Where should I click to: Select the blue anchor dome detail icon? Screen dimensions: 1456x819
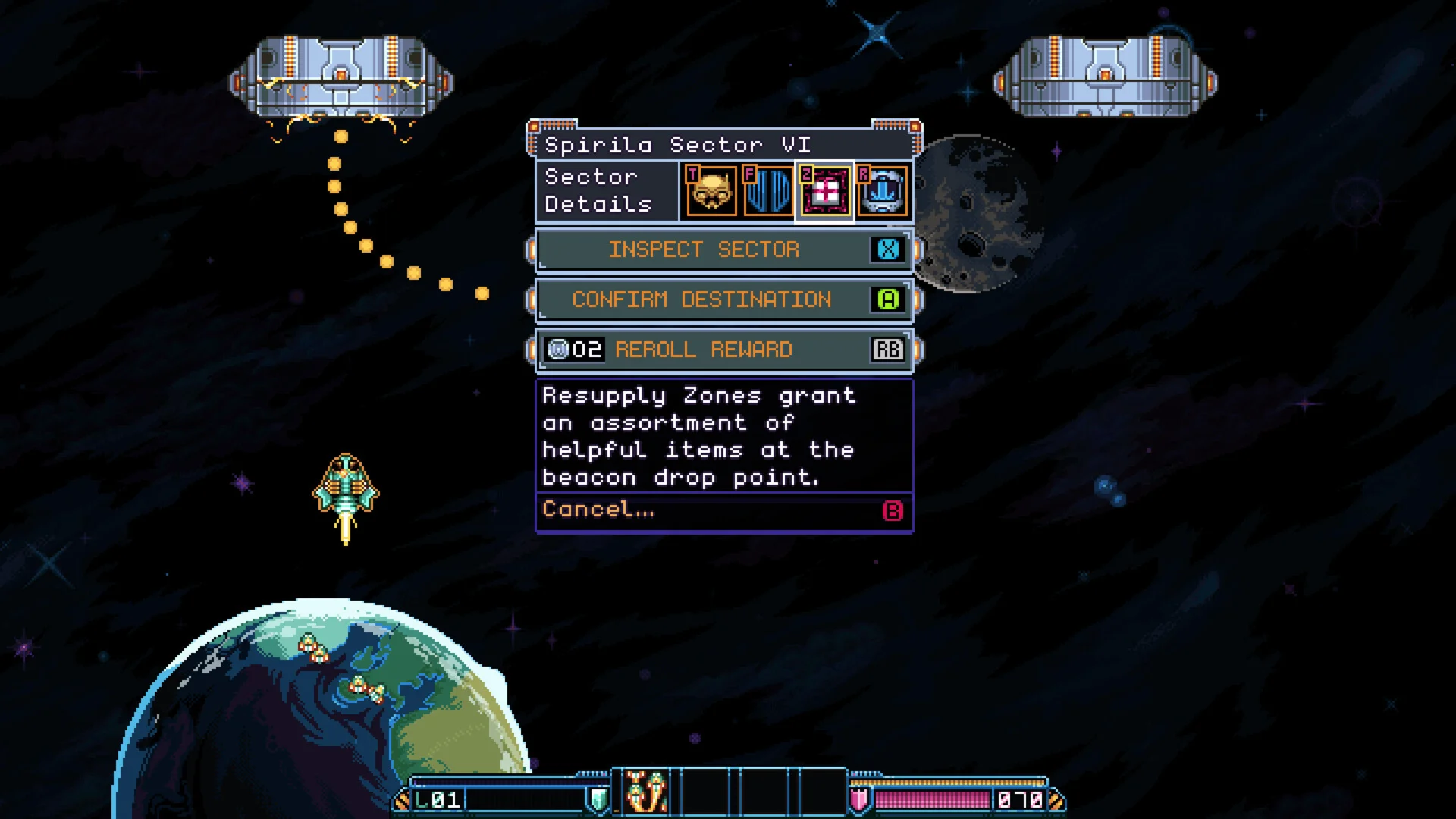click(x=883, y=191)
